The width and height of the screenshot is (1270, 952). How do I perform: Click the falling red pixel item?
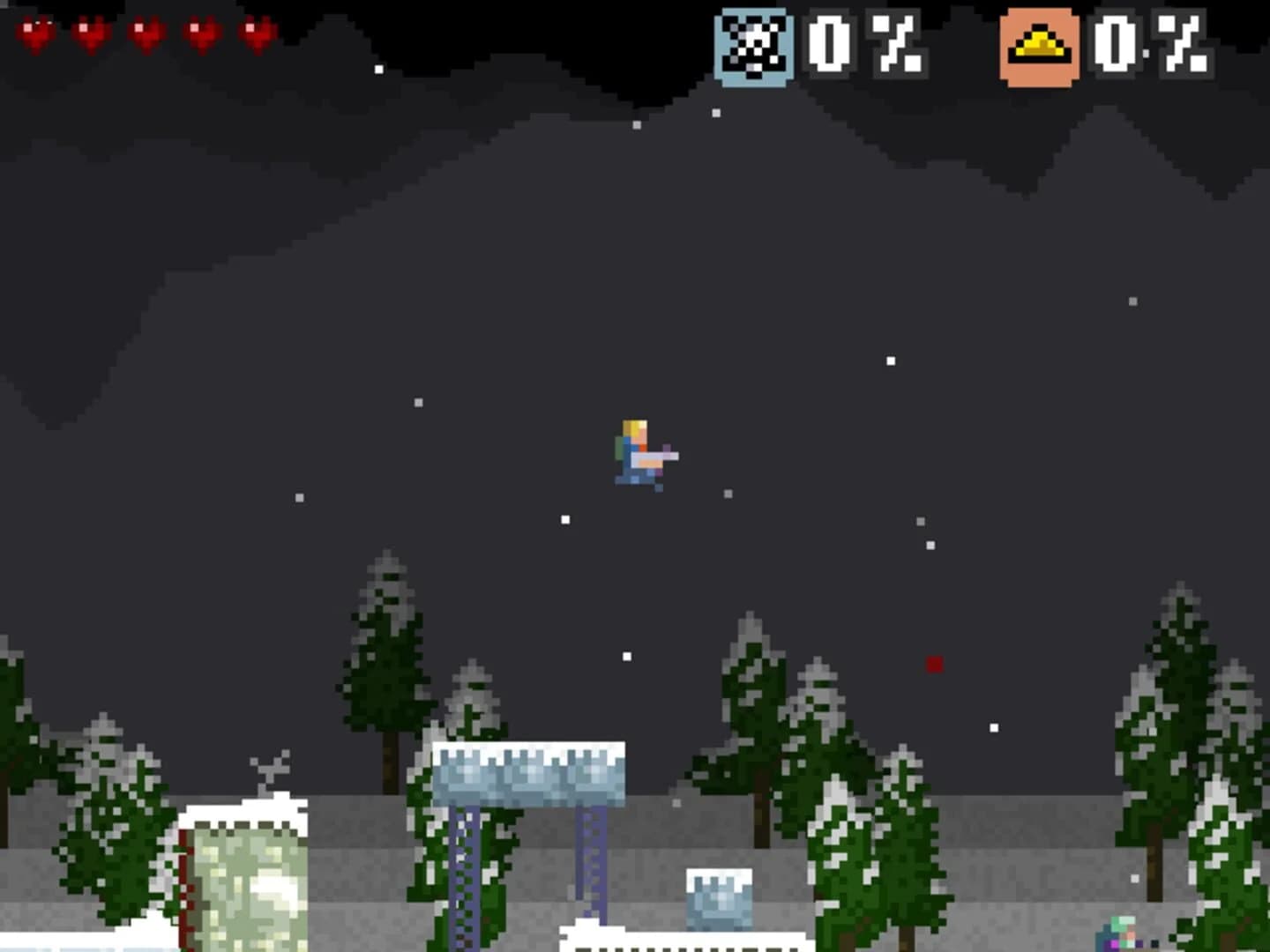935,666
